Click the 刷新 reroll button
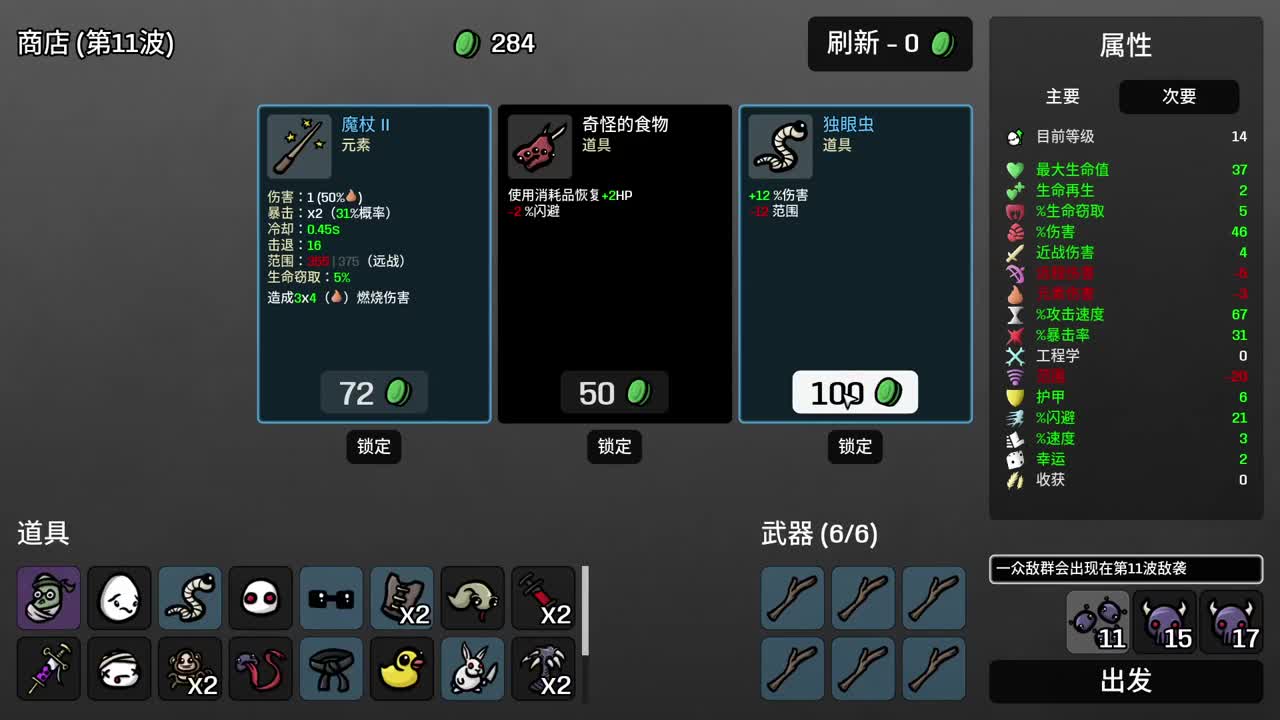The width and height of the screenshot is (1280, 720). (x=889, y=44)
